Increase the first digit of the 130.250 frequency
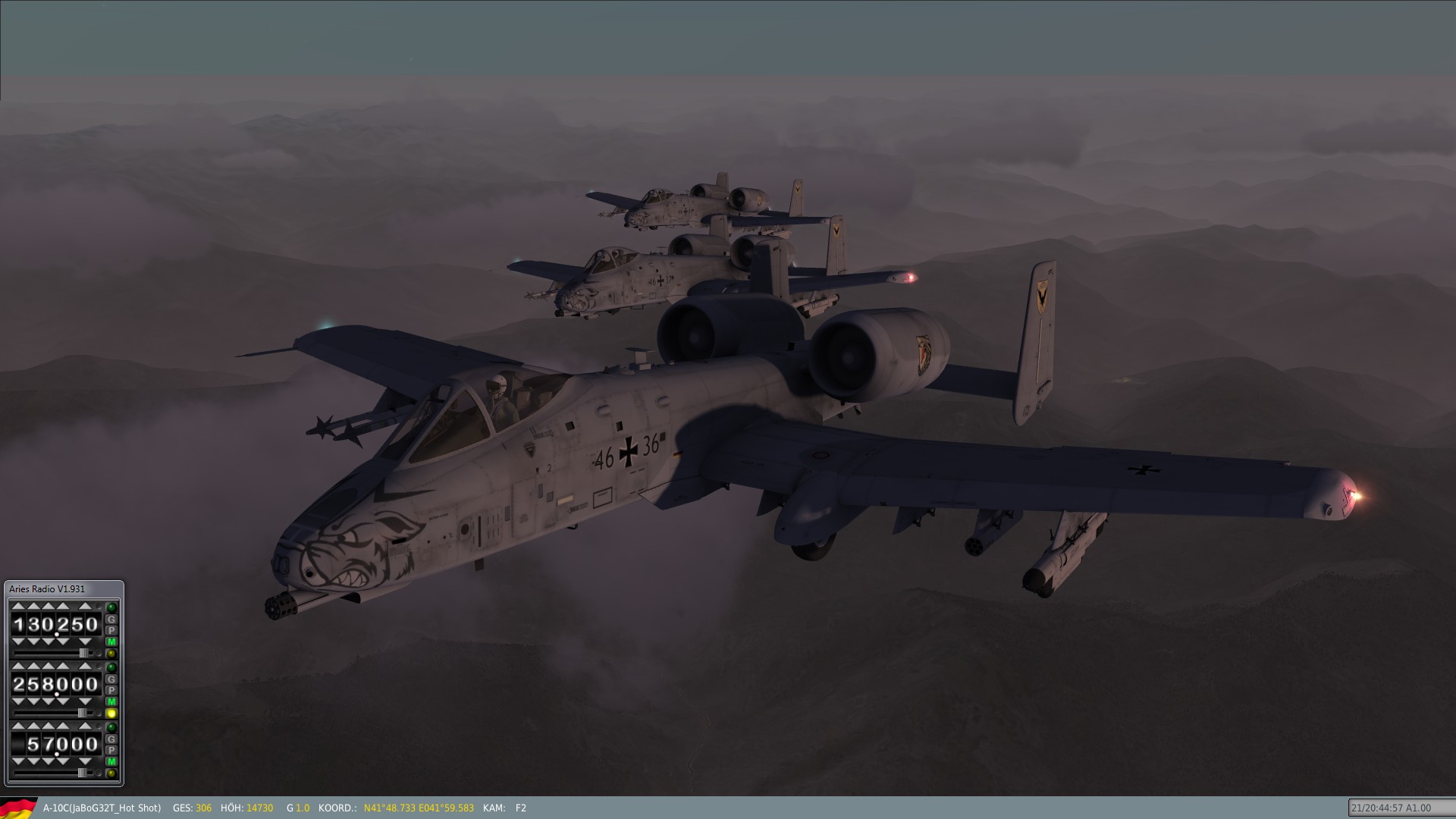Image resolution: width=1456 pixels, height=819 pixels. (18, 606)
